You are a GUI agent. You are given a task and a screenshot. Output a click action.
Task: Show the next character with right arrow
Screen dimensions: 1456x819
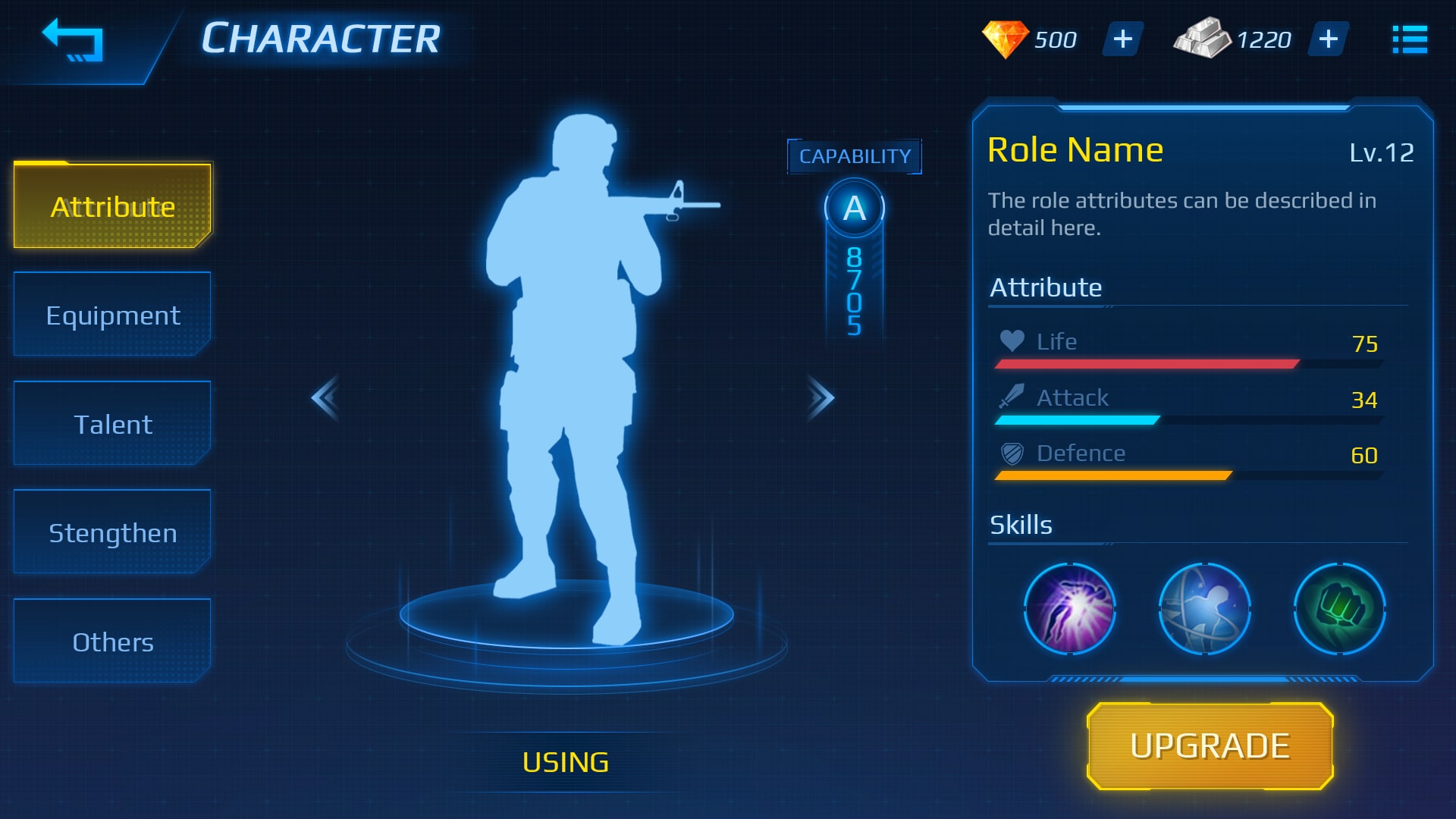(821, 397)
